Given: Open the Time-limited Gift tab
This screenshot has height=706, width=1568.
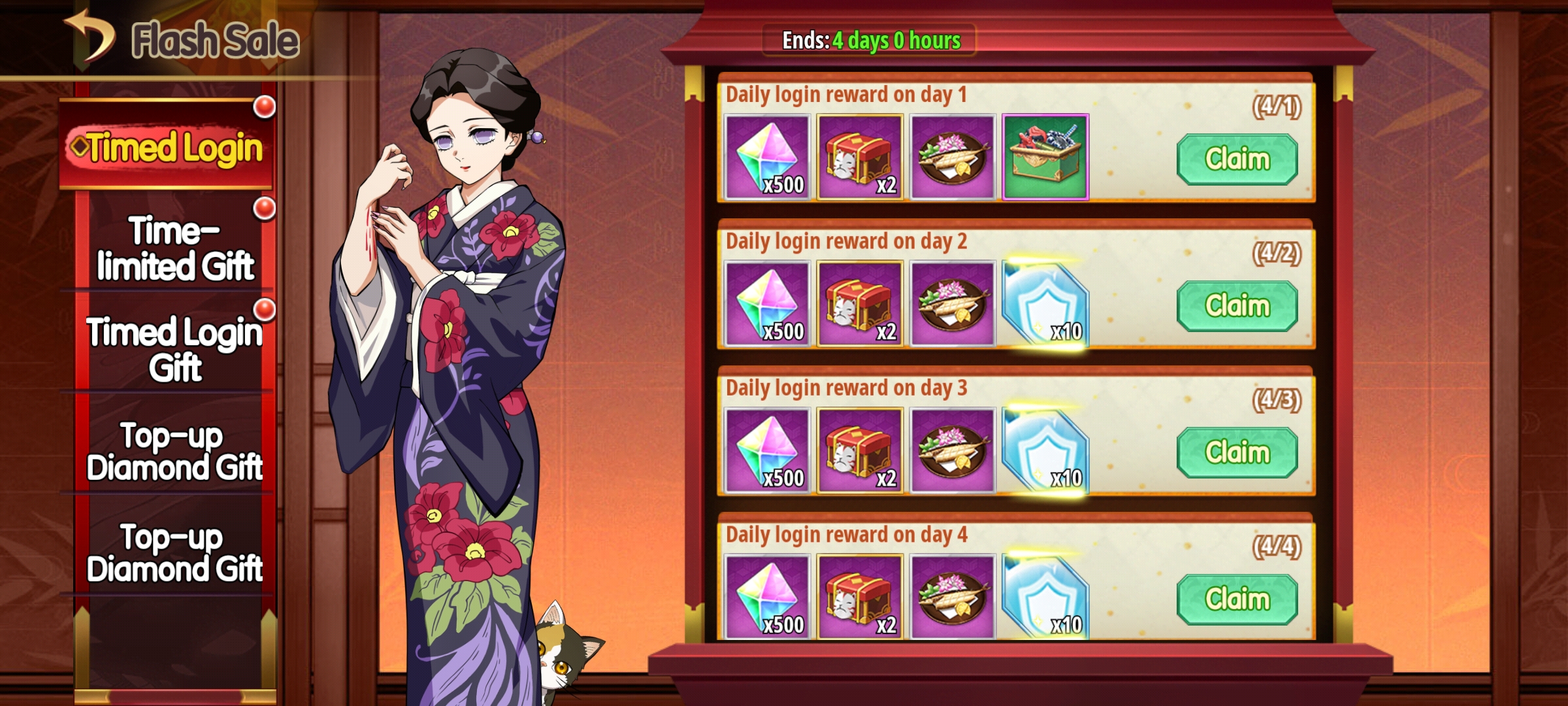Looking at the screenshot, I should 174,248.
